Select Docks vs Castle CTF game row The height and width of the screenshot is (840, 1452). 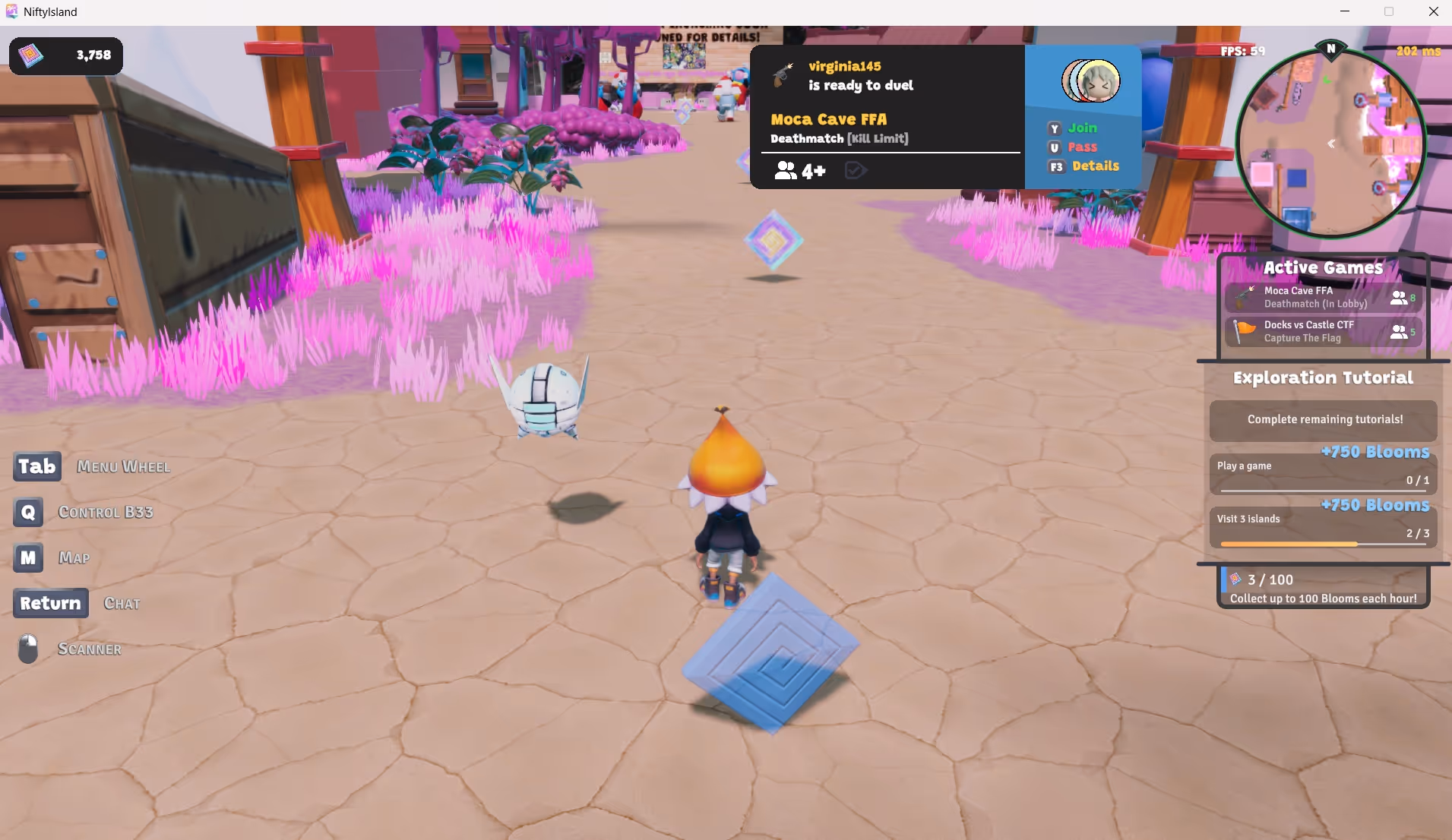[x=1322, y=331]
